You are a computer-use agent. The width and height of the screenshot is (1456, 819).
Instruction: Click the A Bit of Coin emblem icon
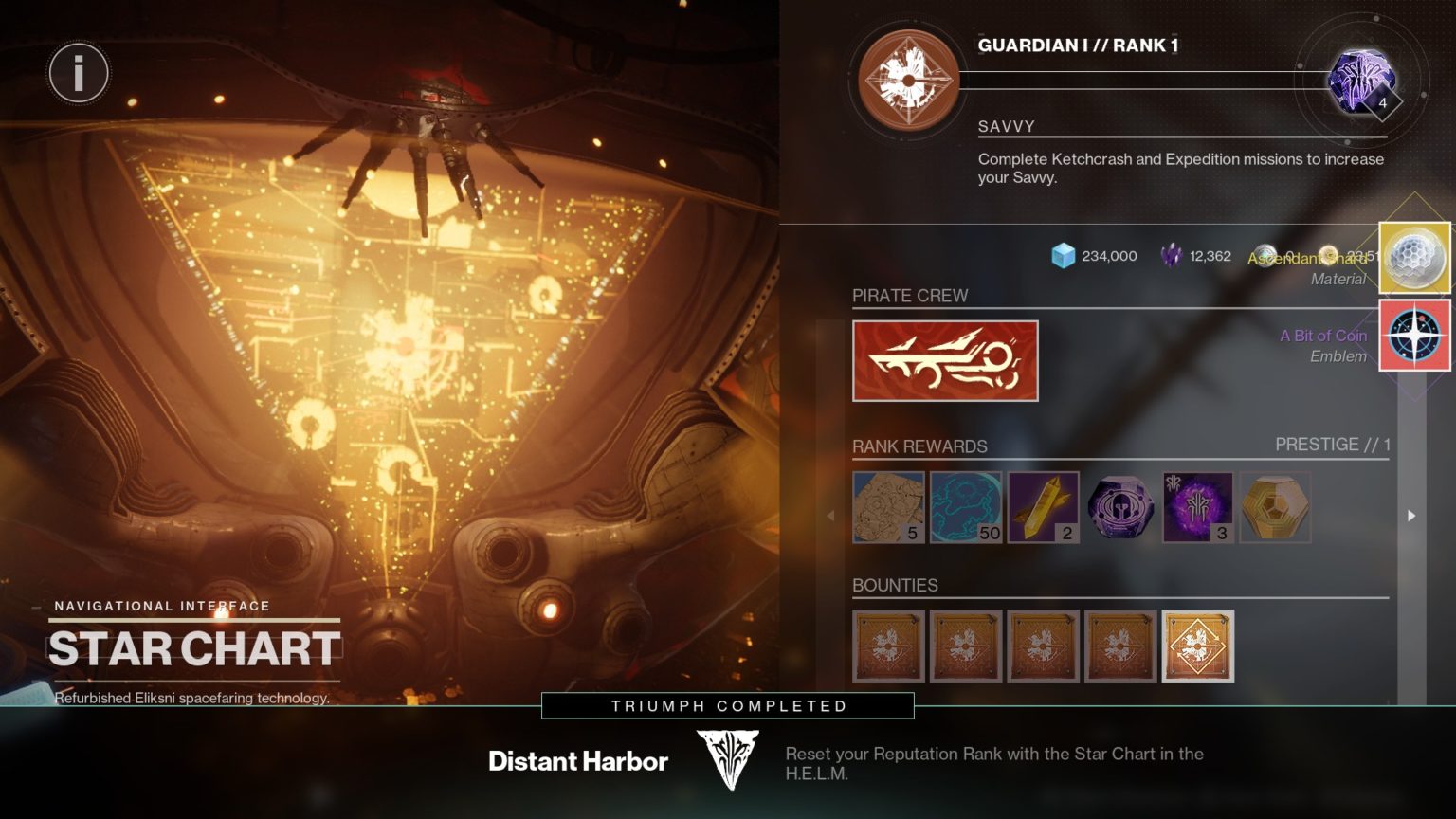pyautogui.click(x=1413, y=336)
